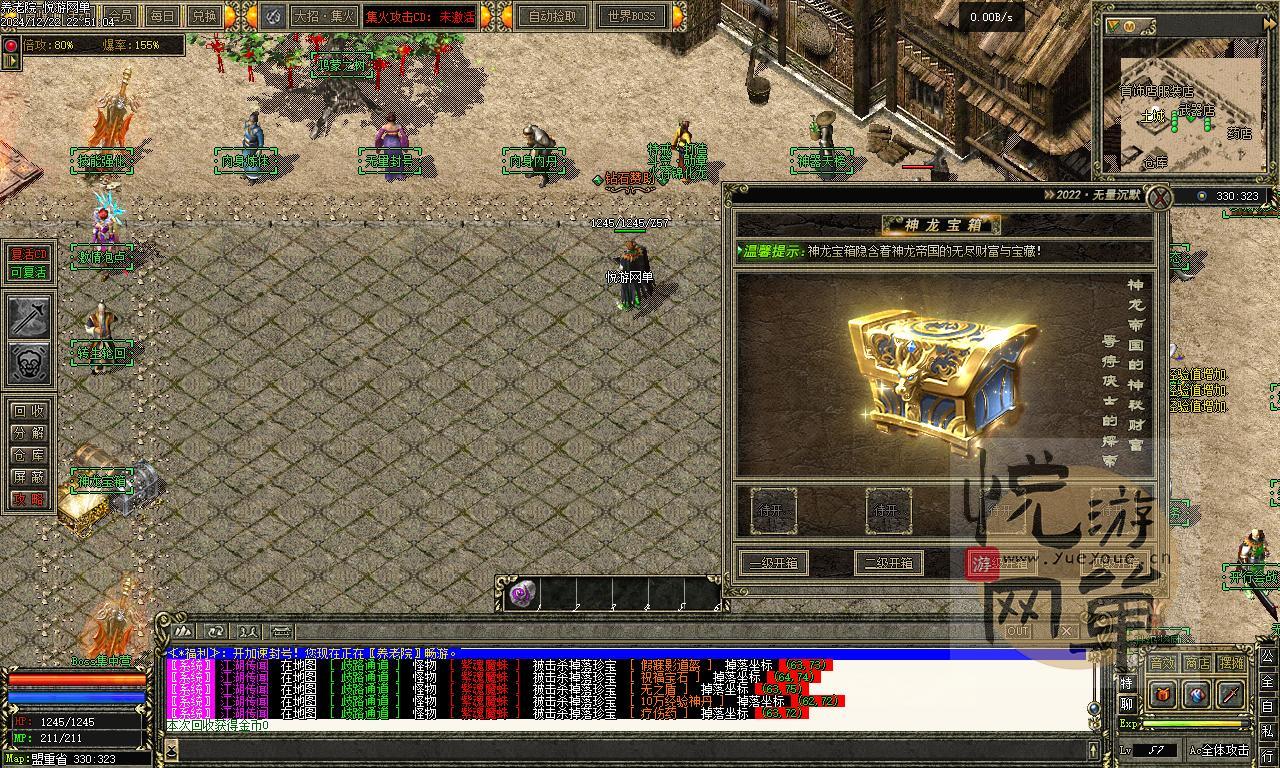Toggle the 音效 sound button
1280x768 pixels.
[1162, 663]
